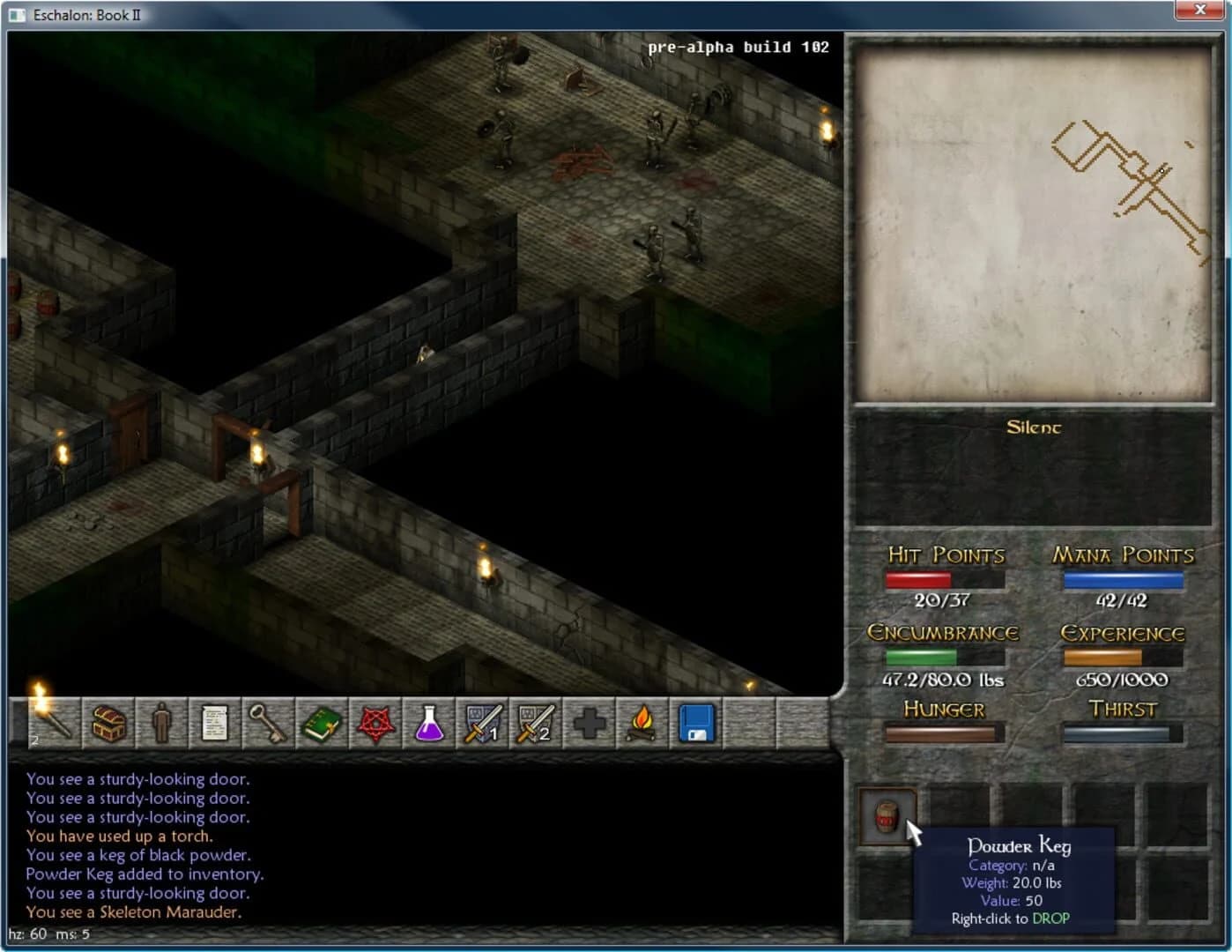Viewport: 1232px width, 952px height.
Task: Click the gray cross icon on the toolbar
Action: 588,723
